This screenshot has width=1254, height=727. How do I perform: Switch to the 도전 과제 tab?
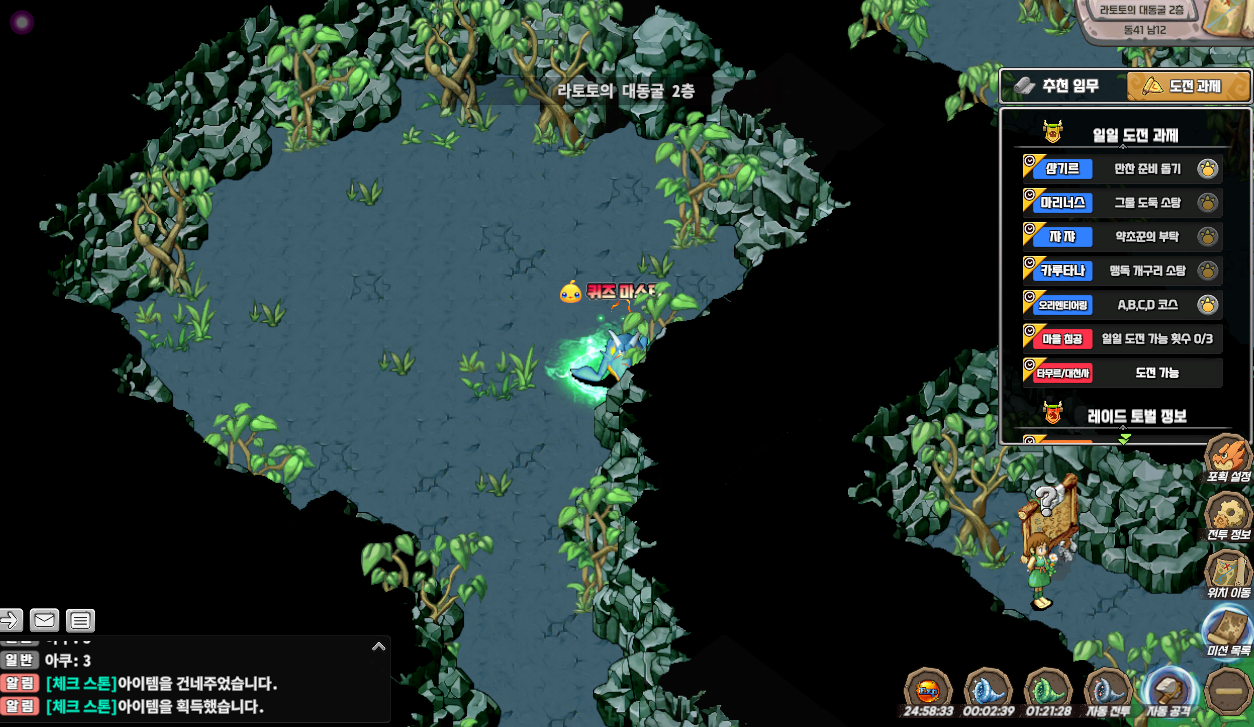coord(1188,86)
